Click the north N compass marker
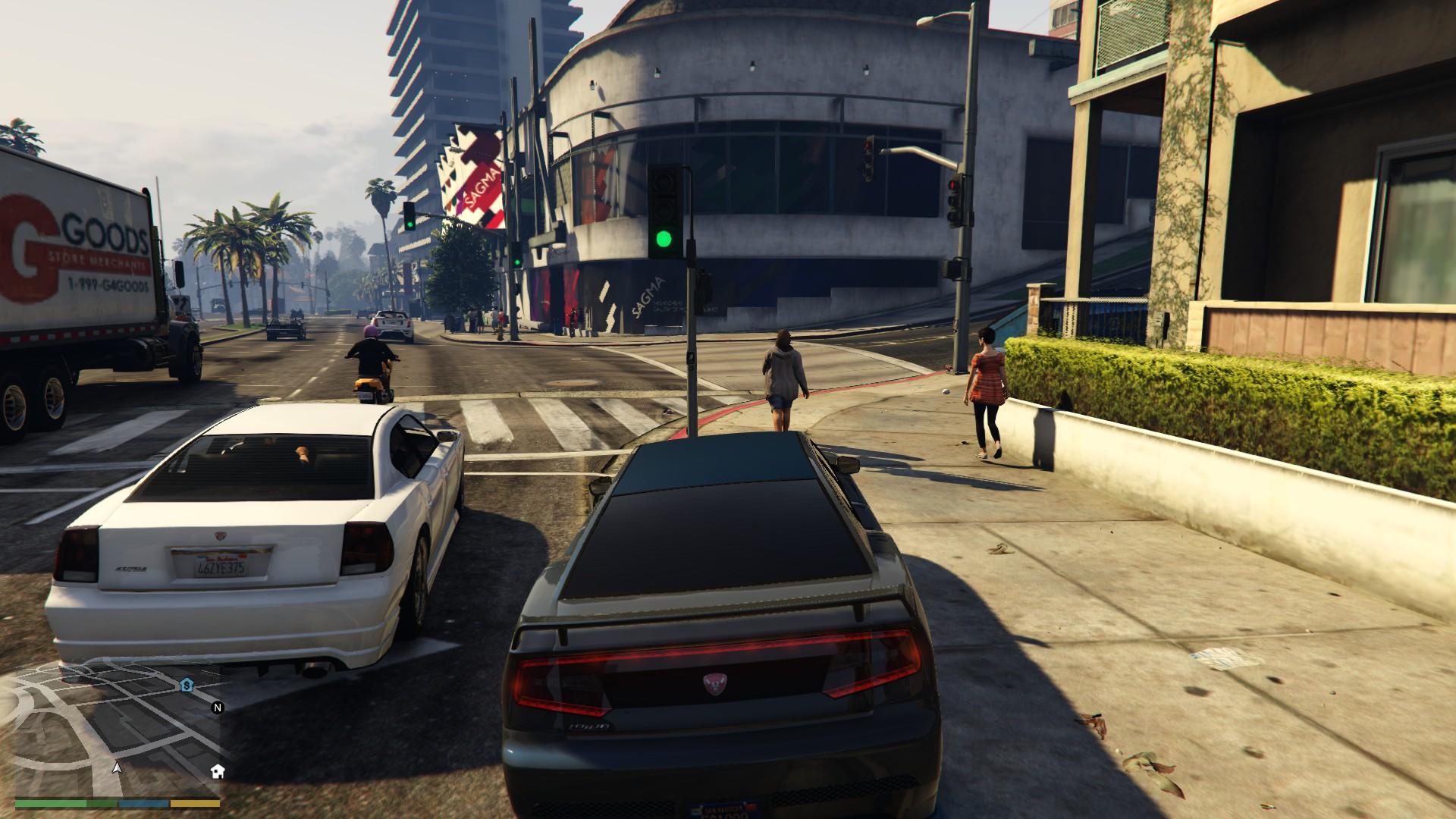The height and width of the screenshot is (819, 1456). tap(218, 708)
